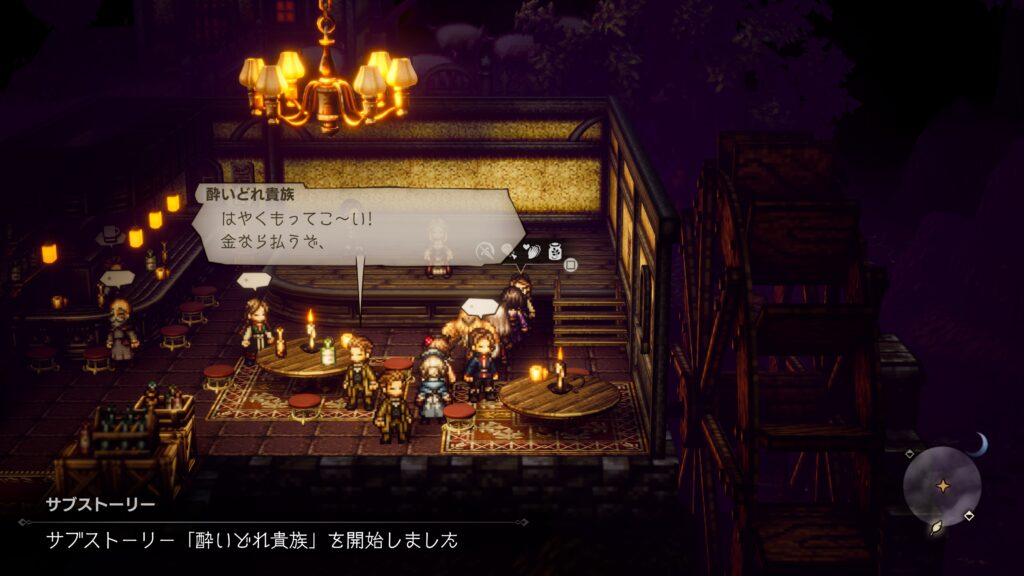This screenshot has width=1024, height=576.
Task: Click the orange star marker on the minimap
Action: [942, 485]
